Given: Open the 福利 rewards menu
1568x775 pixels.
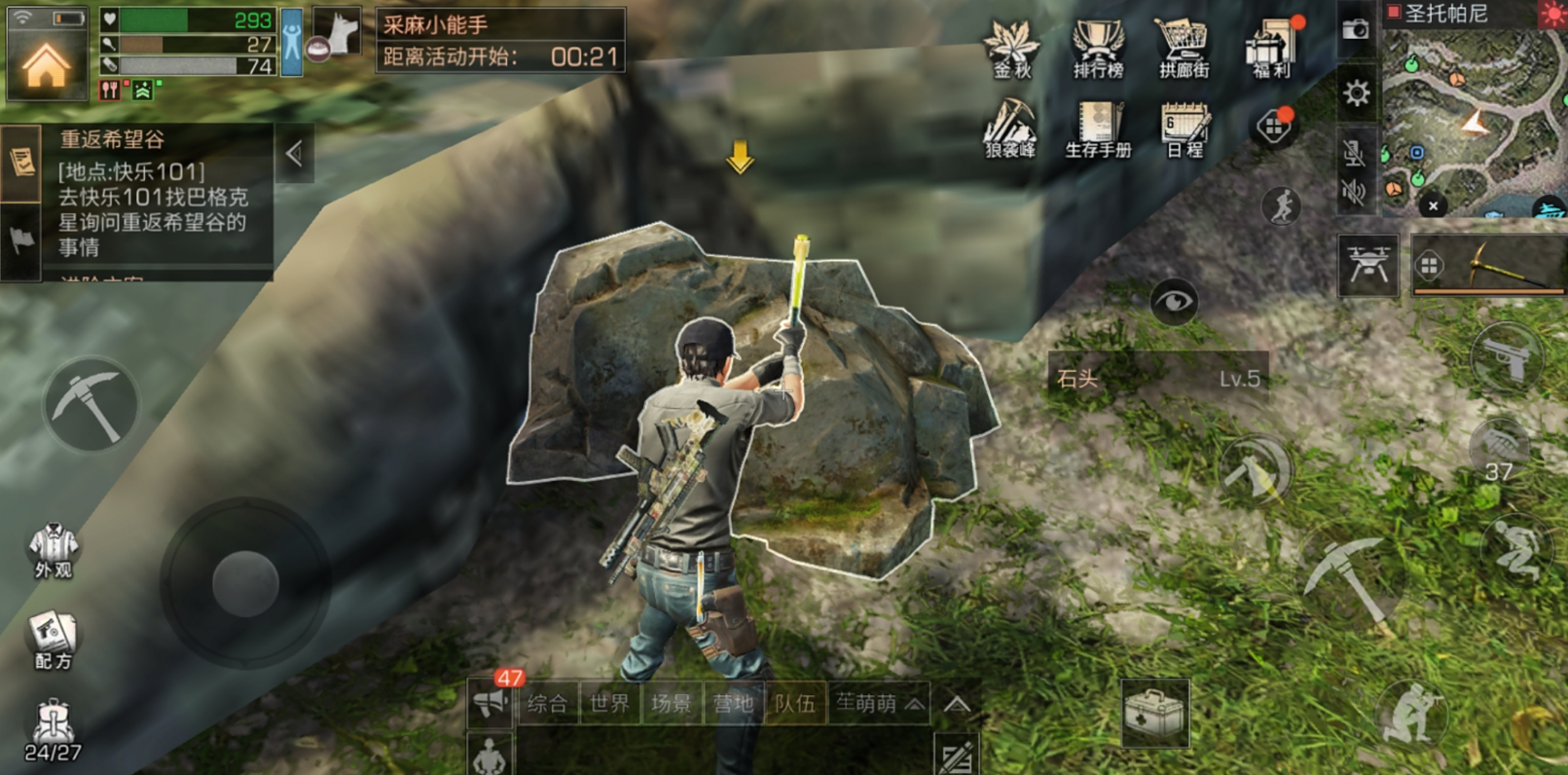Looking at the screenshot, I should click(x=1271, y=48).
